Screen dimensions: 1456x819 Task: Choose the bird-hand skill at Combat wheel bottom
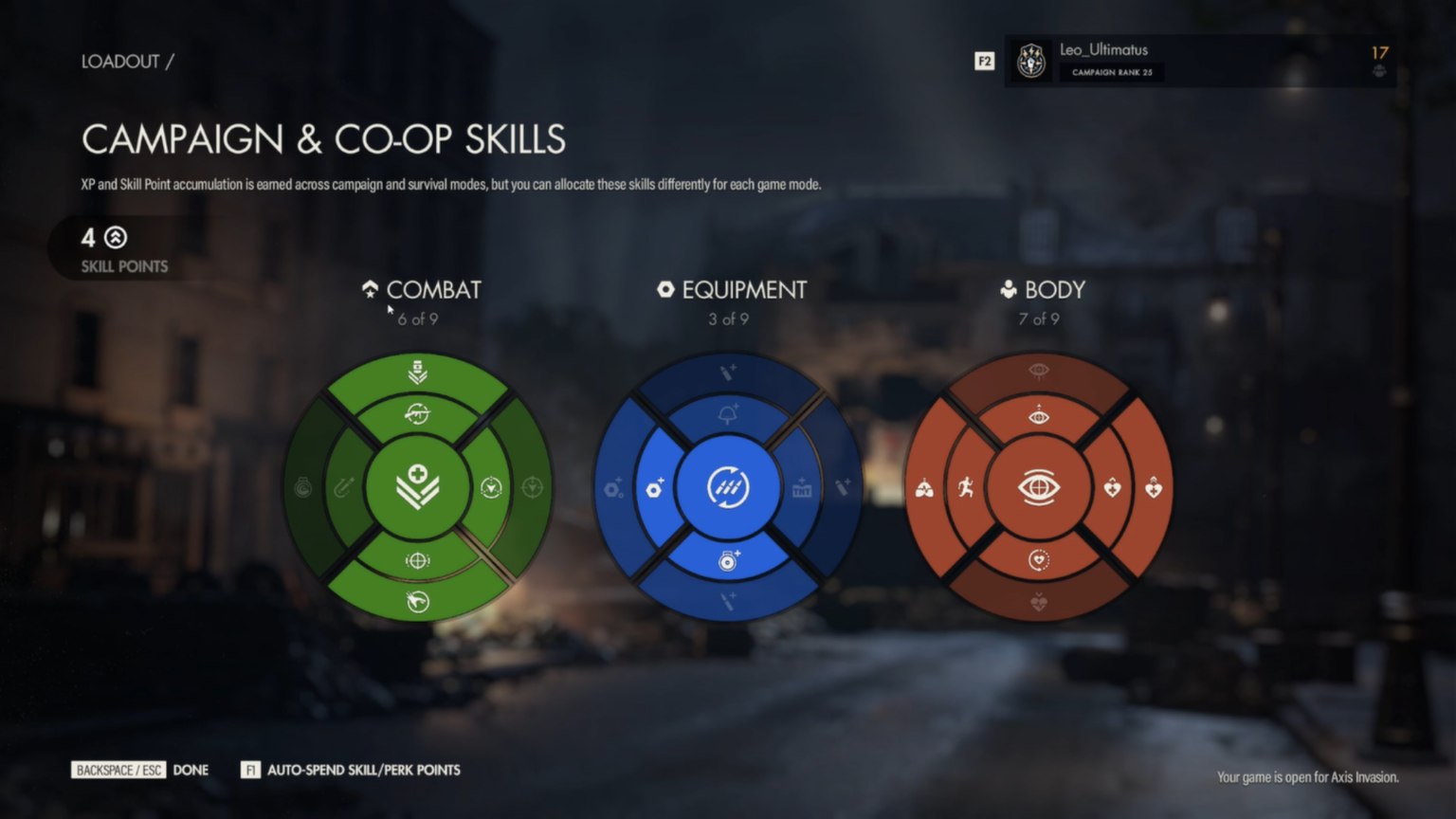pyautogui.click(x=418, y=600)
